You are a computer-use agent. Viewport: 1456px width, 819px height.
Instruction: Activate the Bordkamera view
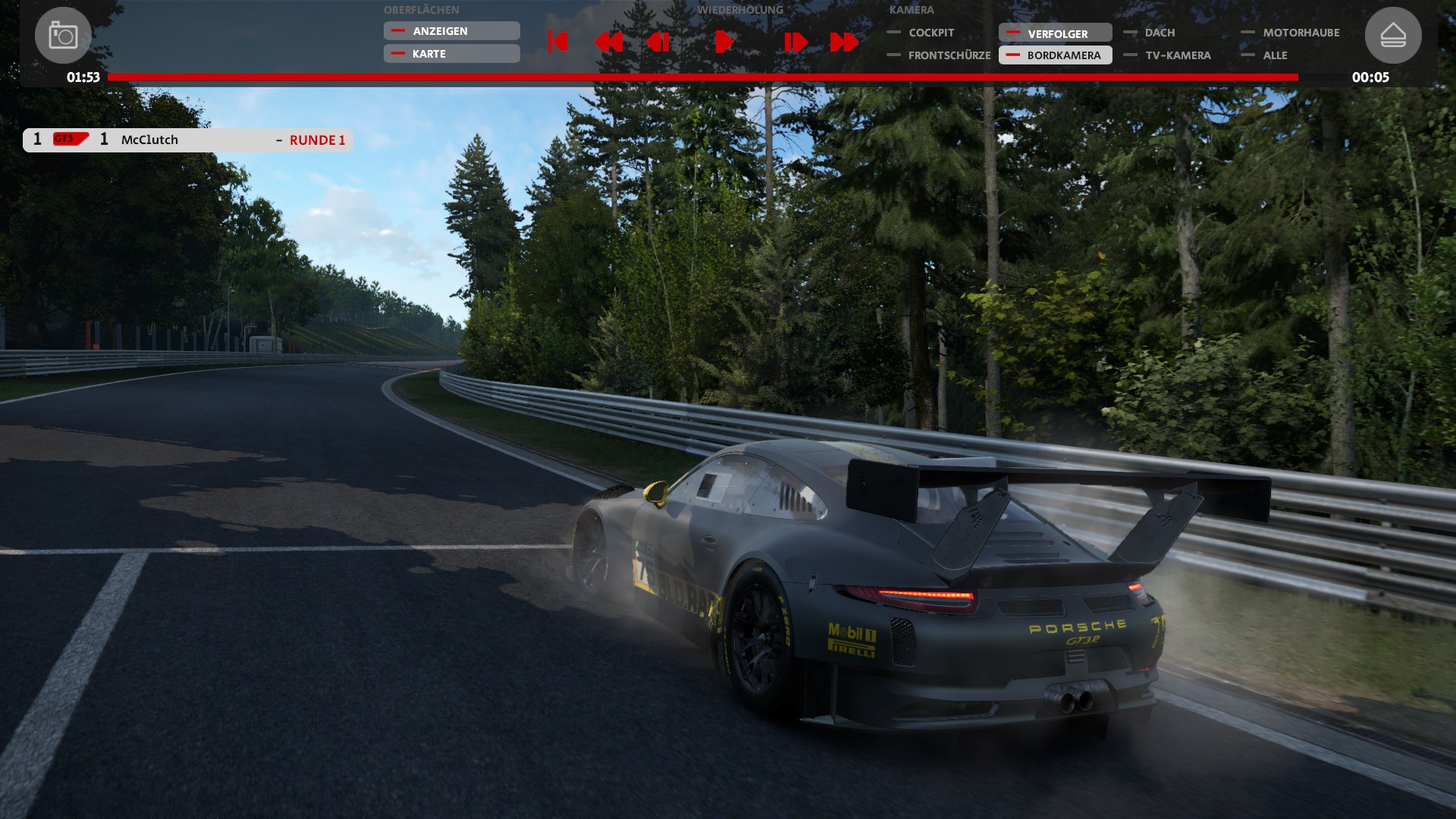tap(1056, 55)
